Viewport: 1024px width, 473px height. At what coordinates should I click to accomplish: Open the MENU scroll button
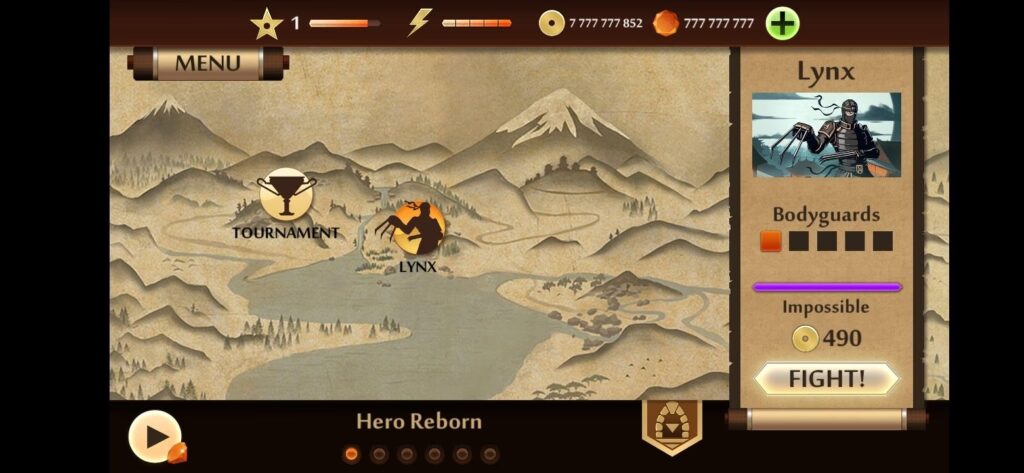click(x=208, y=64)
